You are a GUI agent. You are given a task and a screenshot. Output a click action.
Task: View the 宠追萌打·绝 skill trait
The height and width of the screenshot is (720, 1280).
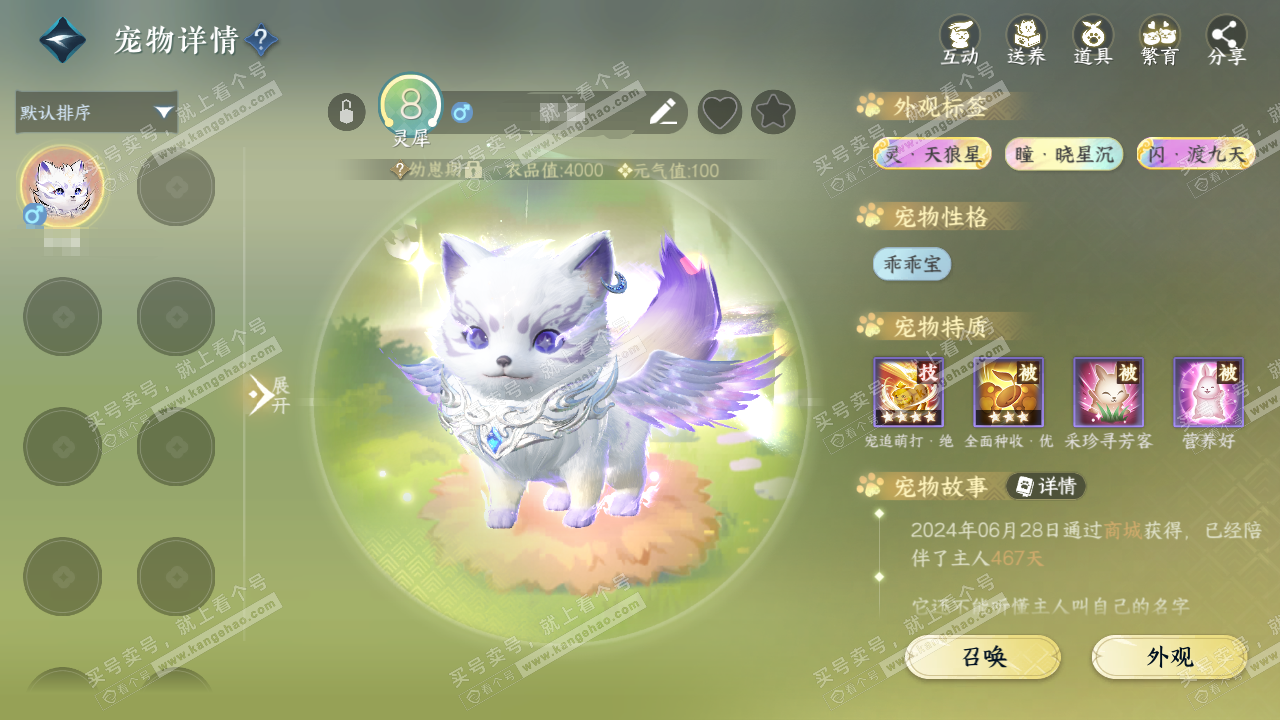[x=908, y=392]
